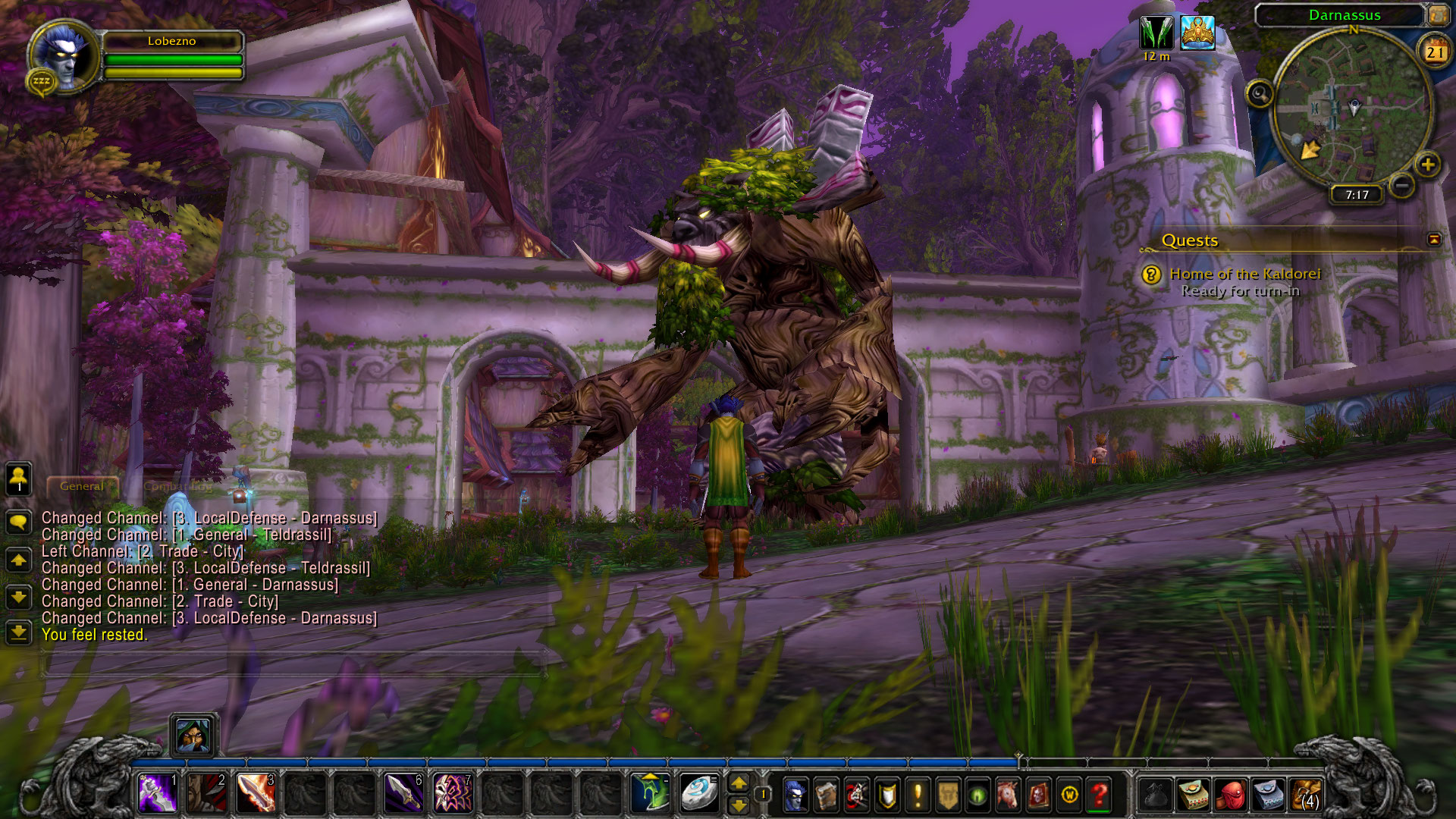Open the yellow exclamation quest log button
This screenshot has height=819, width=1456.
coord(918,795)
